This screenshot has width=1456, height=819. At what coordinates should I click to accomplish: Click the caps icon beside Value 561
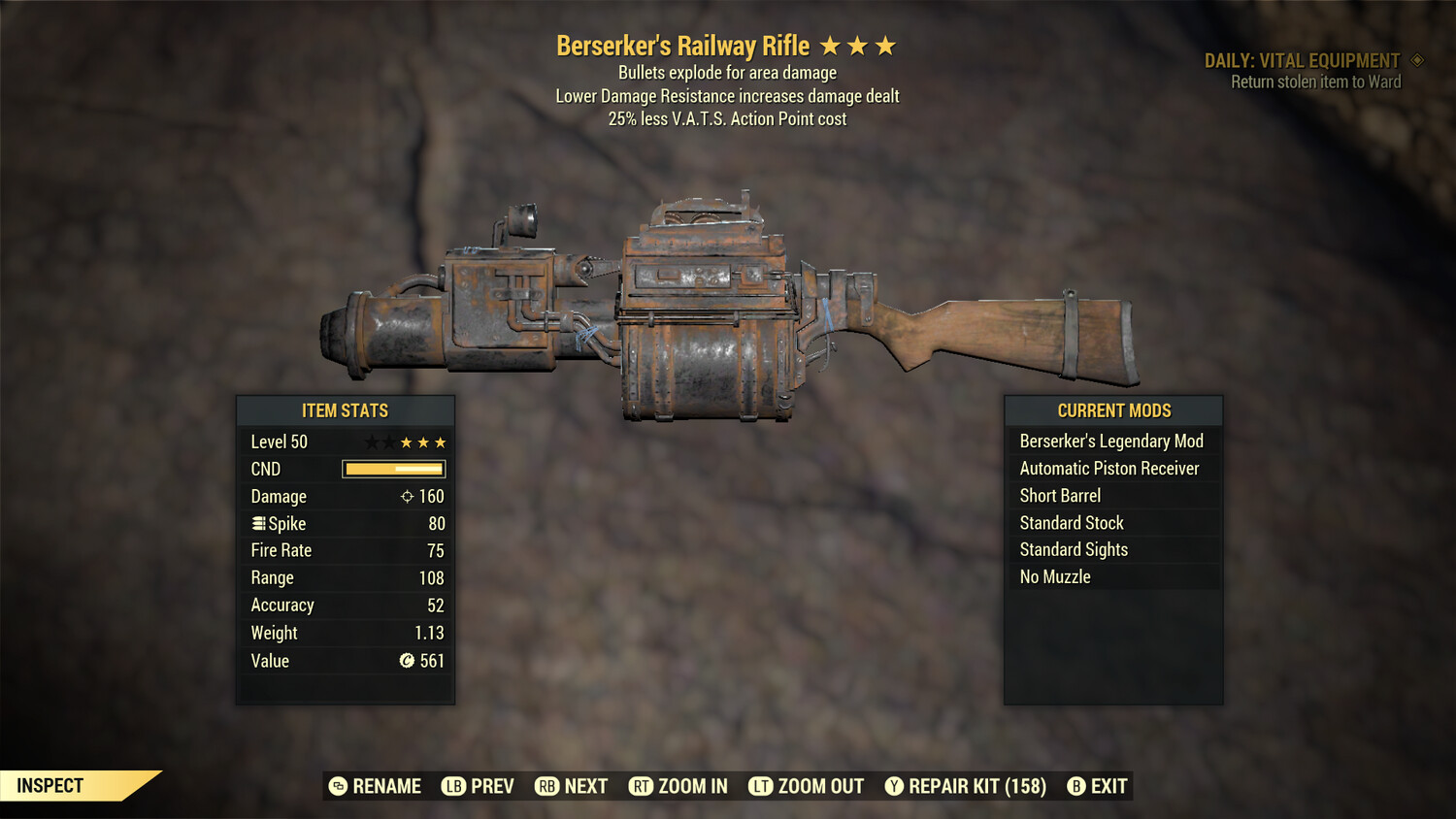click(x=409, y=661)
